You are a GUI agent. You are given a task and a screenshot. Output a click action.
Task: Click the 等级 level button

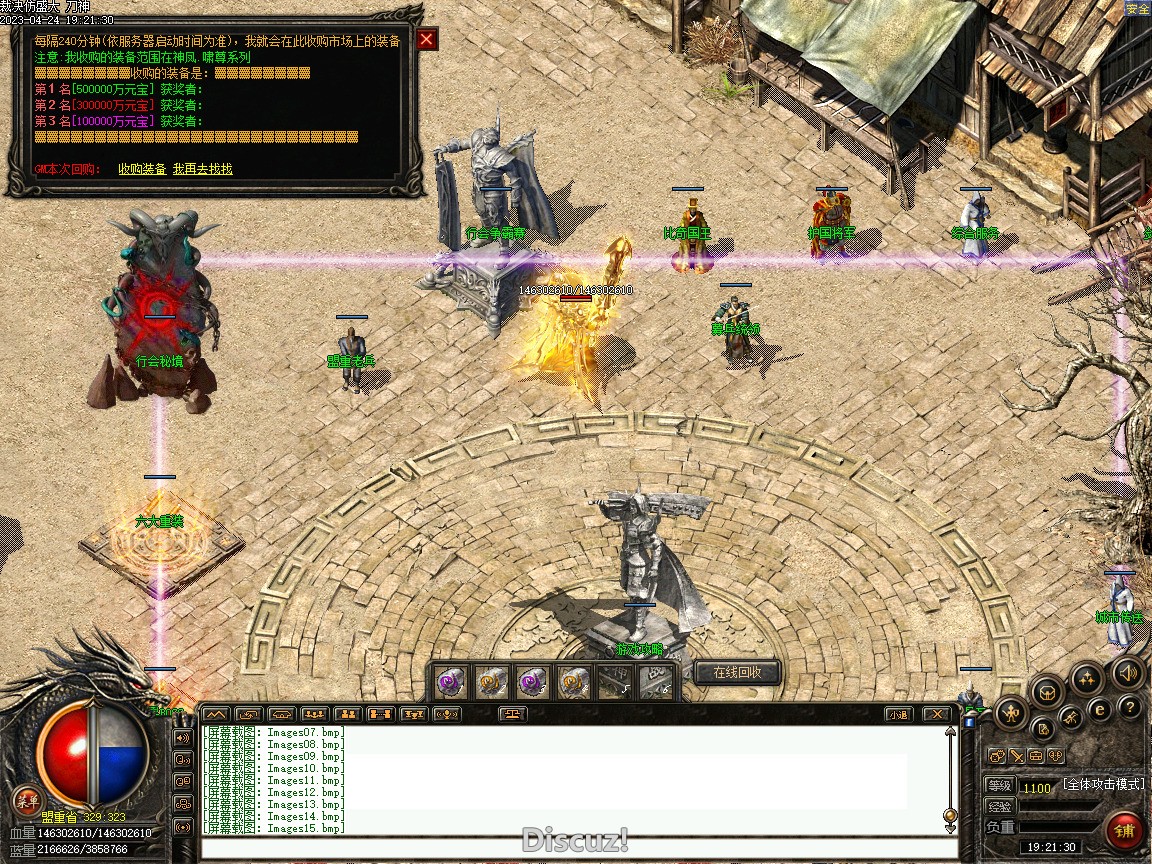pos(999,786)
